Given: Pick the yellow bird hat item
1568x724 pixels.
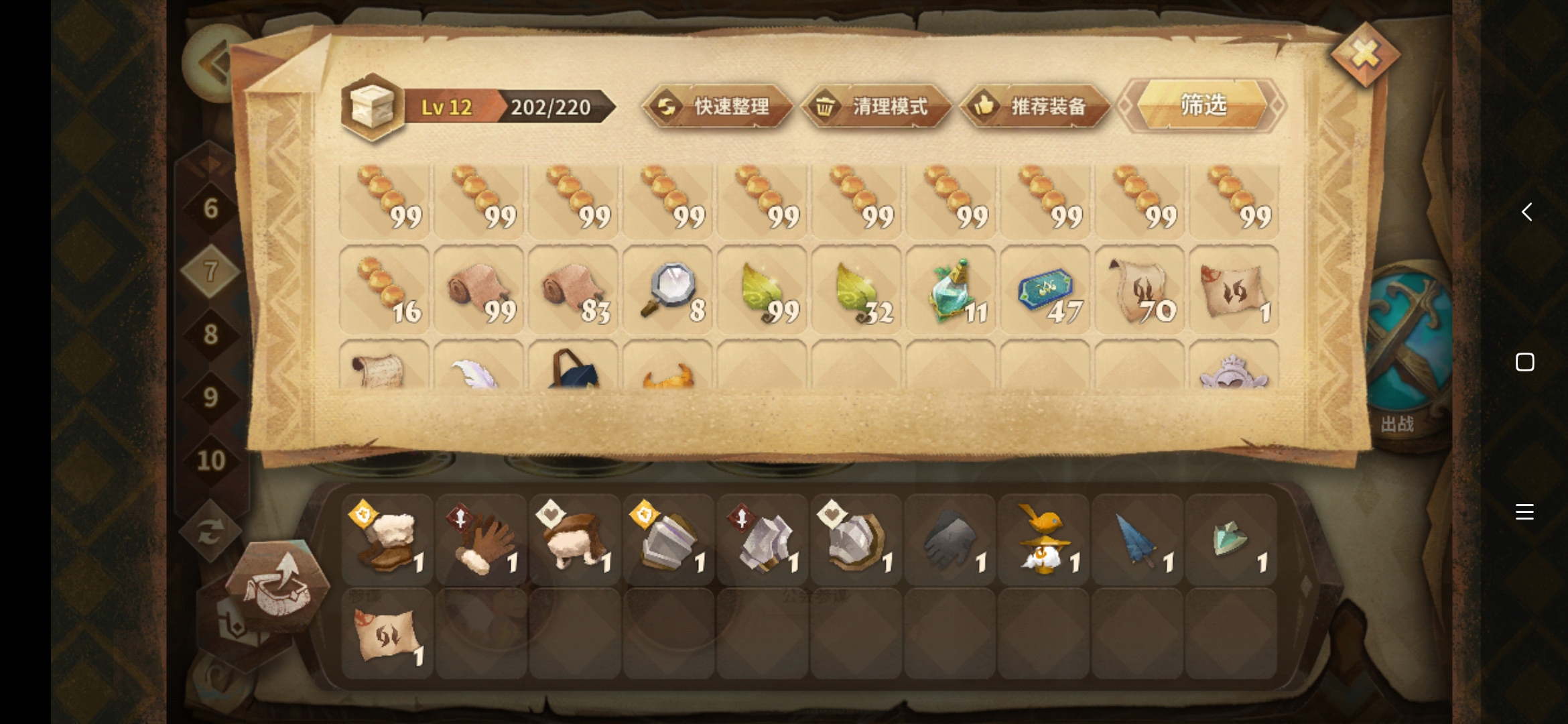Looking at the screenshot, I should click(1043, 540).
